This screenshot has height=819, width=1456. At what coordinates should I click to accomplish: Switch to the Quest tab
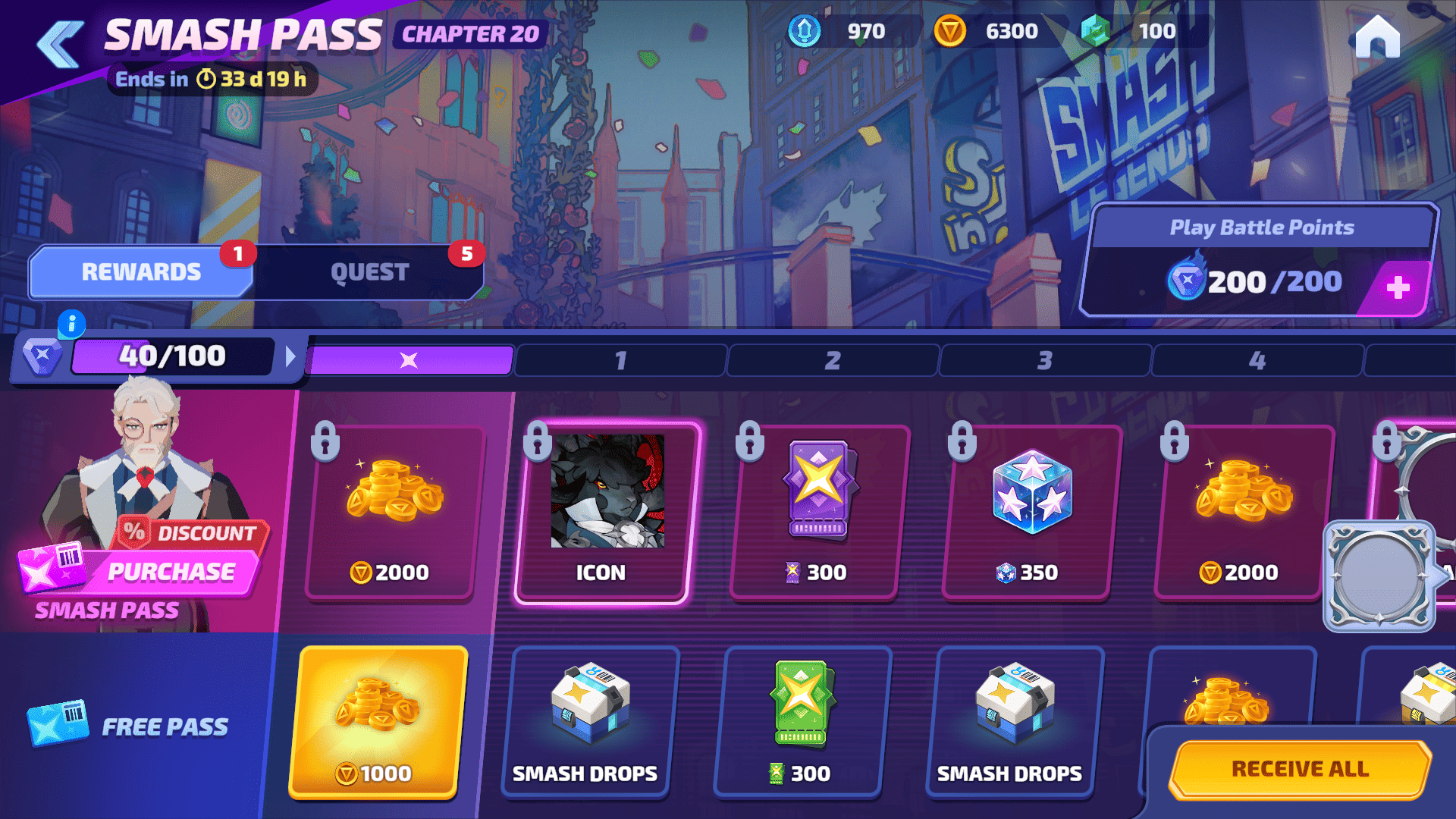[x=369, y=272]
